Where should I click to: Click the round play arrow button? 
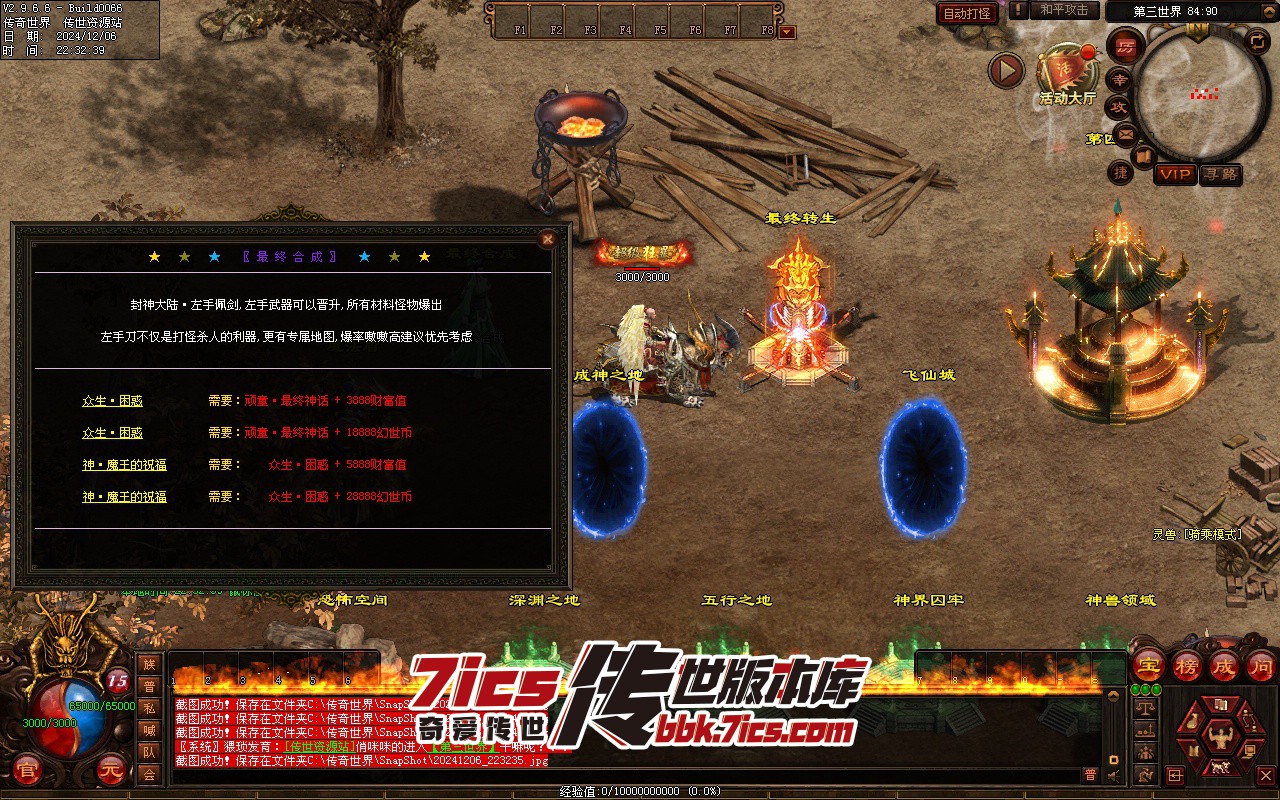click(1007, 70)
